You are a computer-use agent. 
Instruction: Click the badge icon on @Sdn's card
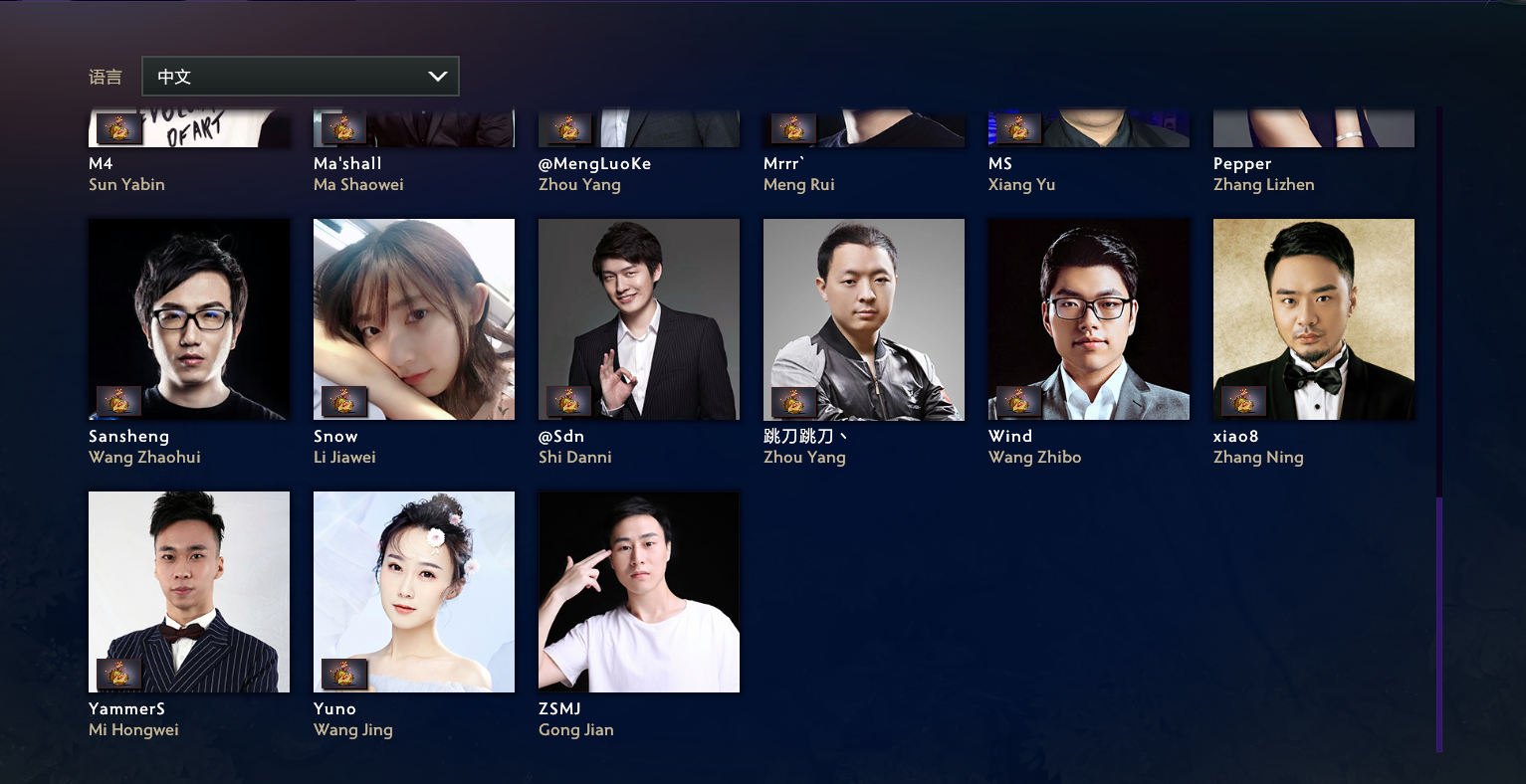569,401
